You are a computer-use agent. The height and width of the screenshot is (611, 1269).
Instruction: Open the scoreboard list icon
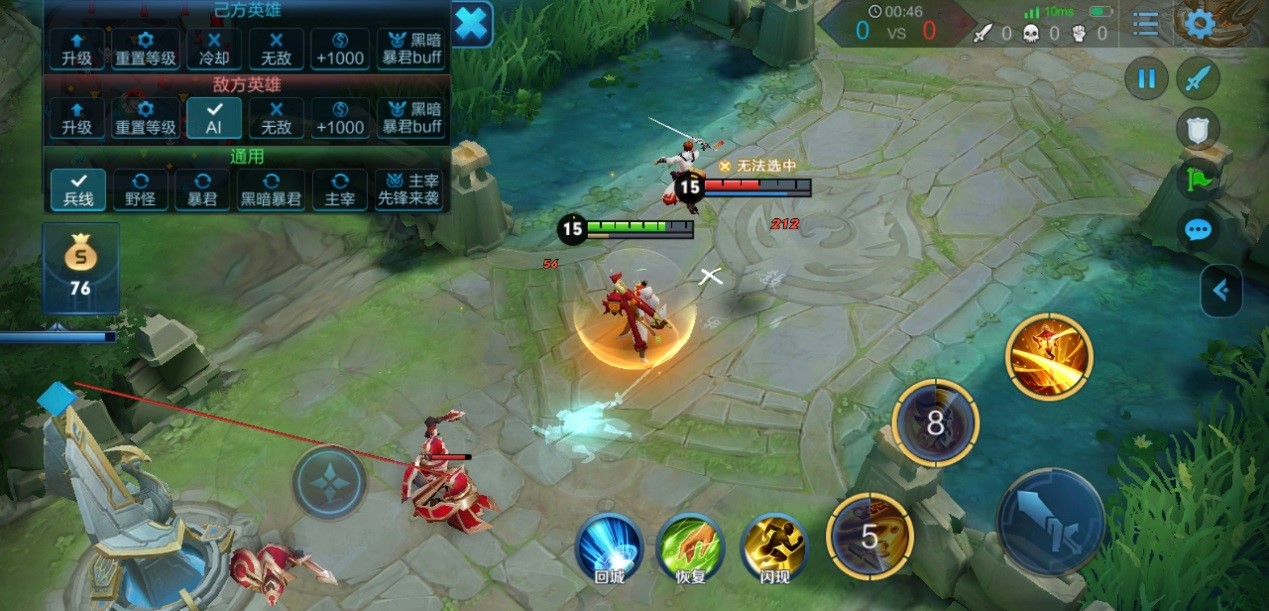click(x=1146, y=25)
